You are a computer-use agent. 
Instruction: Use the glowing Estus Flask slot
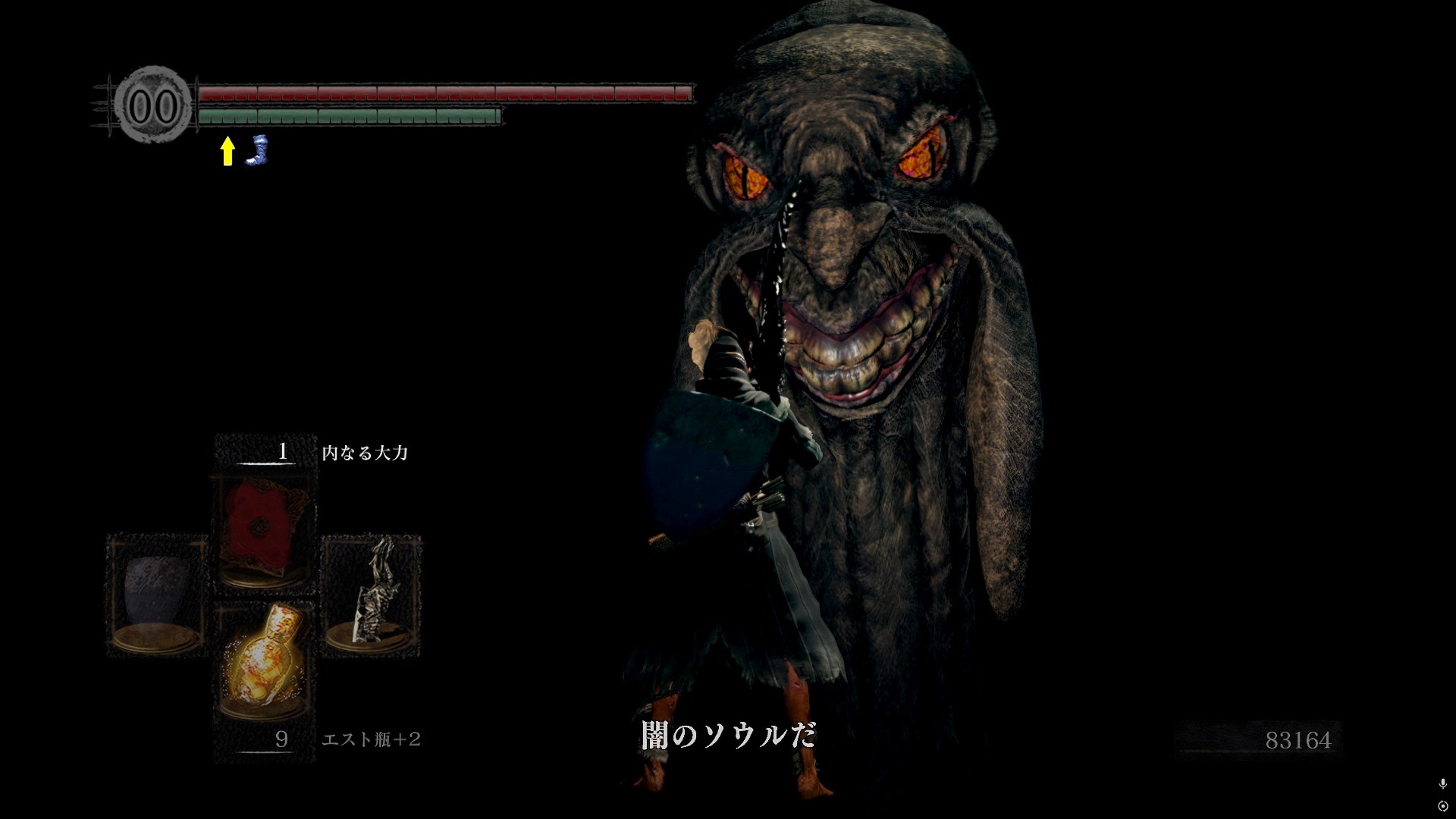coord(264,661)
